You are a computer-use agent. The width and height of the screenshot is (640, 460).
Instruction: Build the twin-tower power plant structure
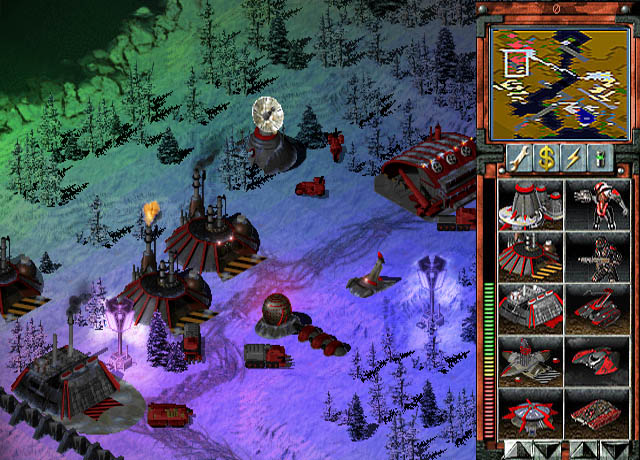[x=530, y=204]
